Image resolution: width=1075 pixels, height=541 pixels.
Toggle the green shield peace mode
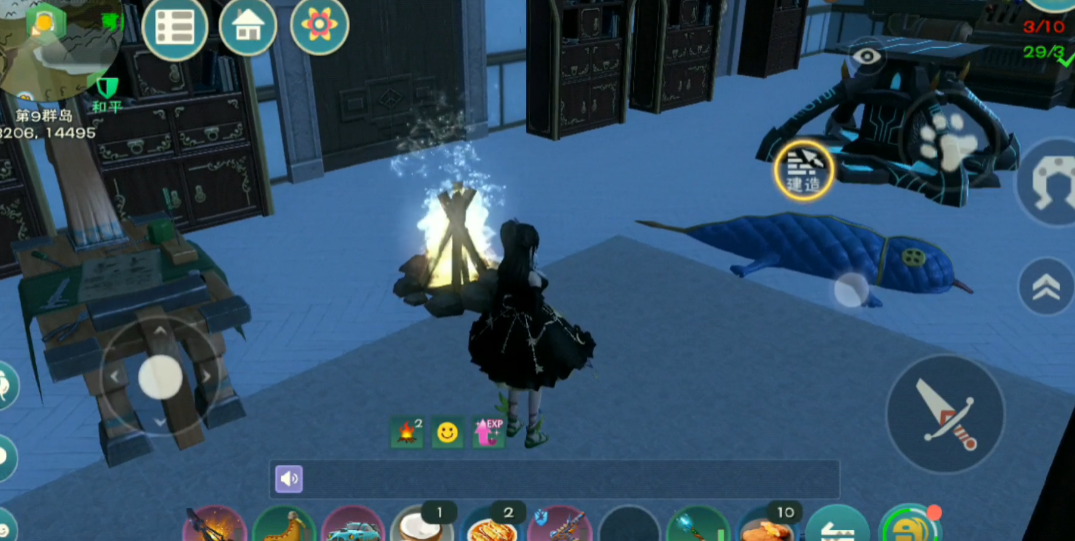click(x=105, y=87)
